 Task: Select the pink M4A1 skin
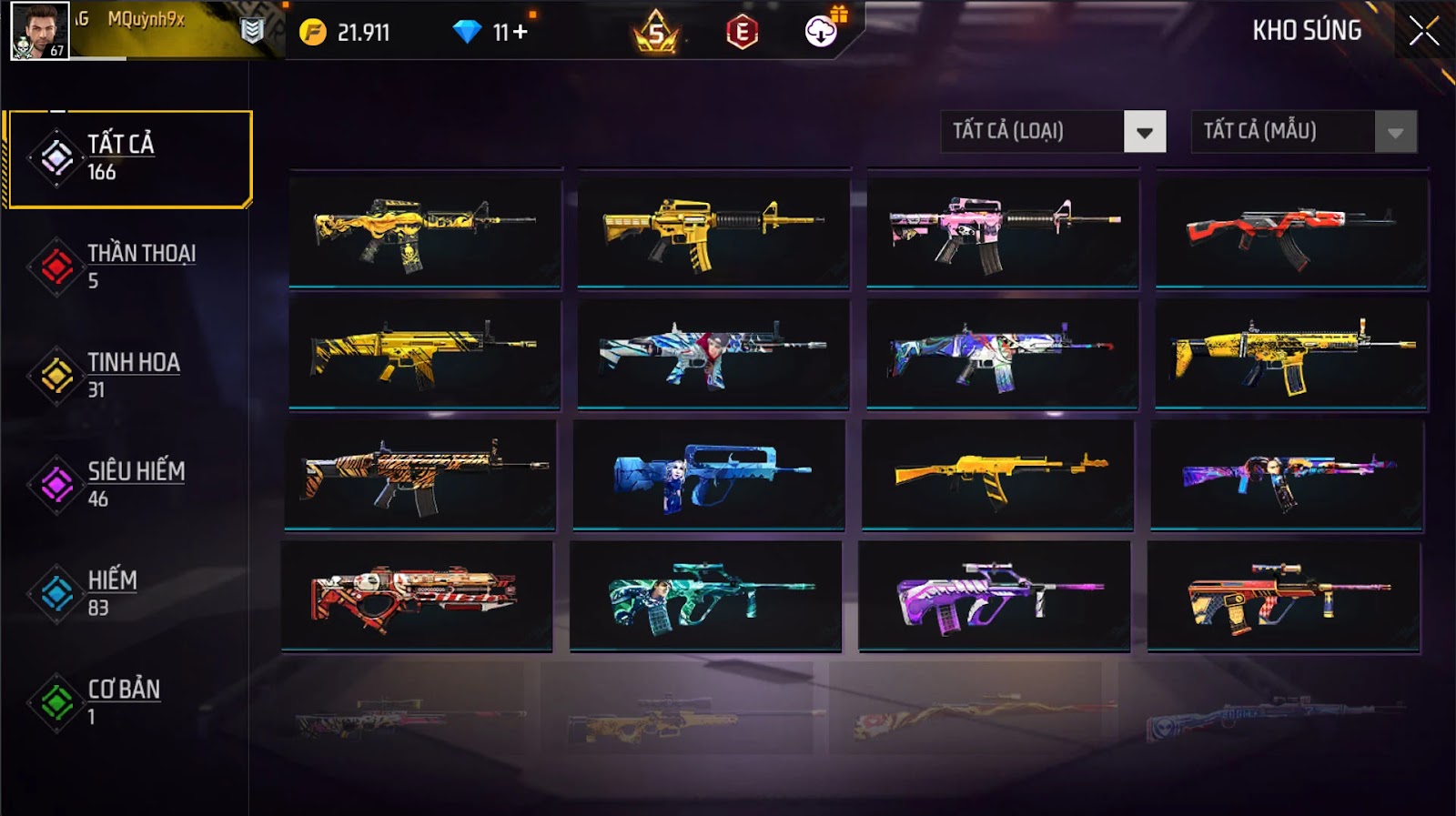click(1002, 234)
